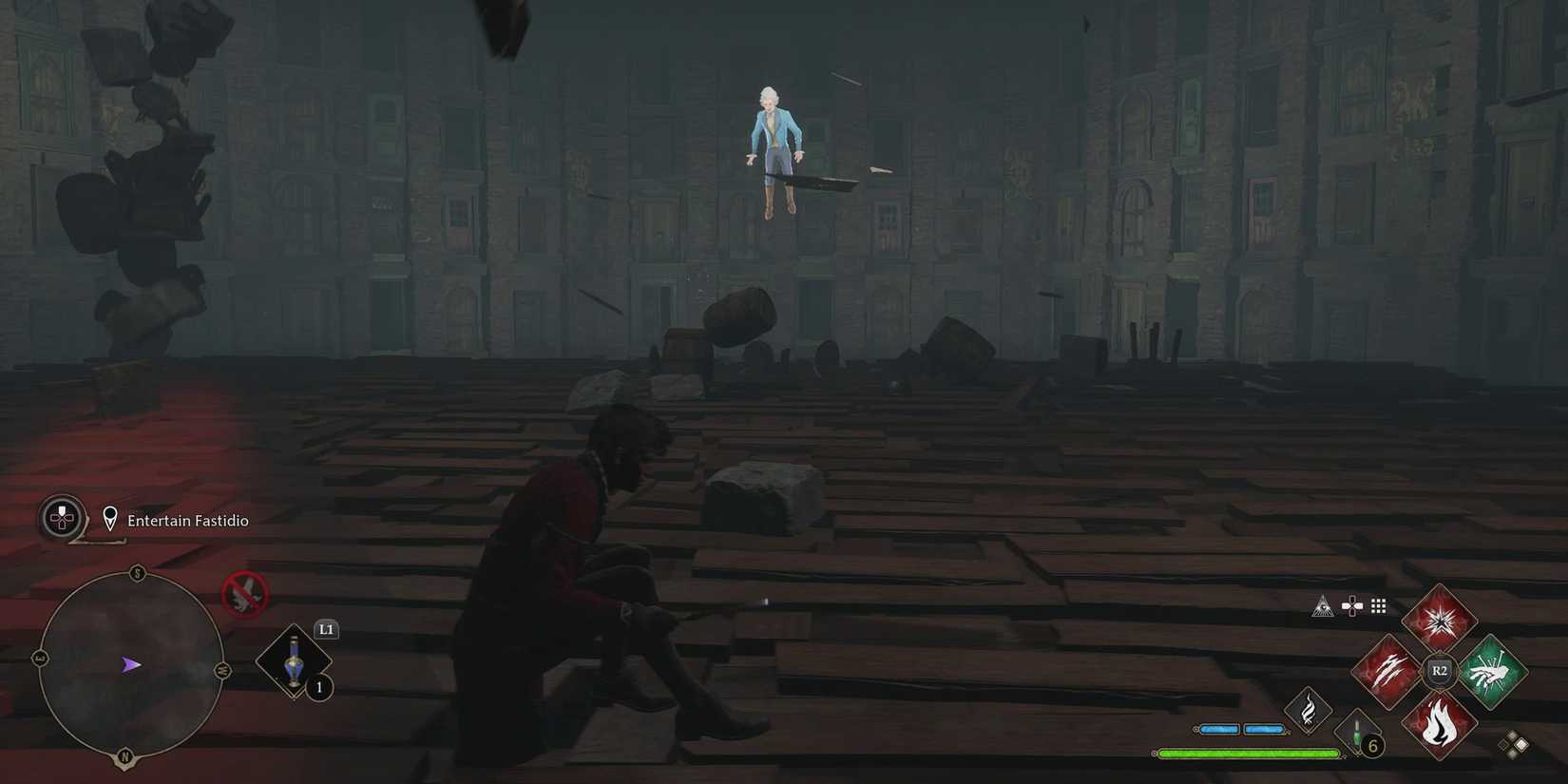This screenshot has width=1568, height=784.
Task: Select the Bombarda starburst spell icon
Action: 1438,620
